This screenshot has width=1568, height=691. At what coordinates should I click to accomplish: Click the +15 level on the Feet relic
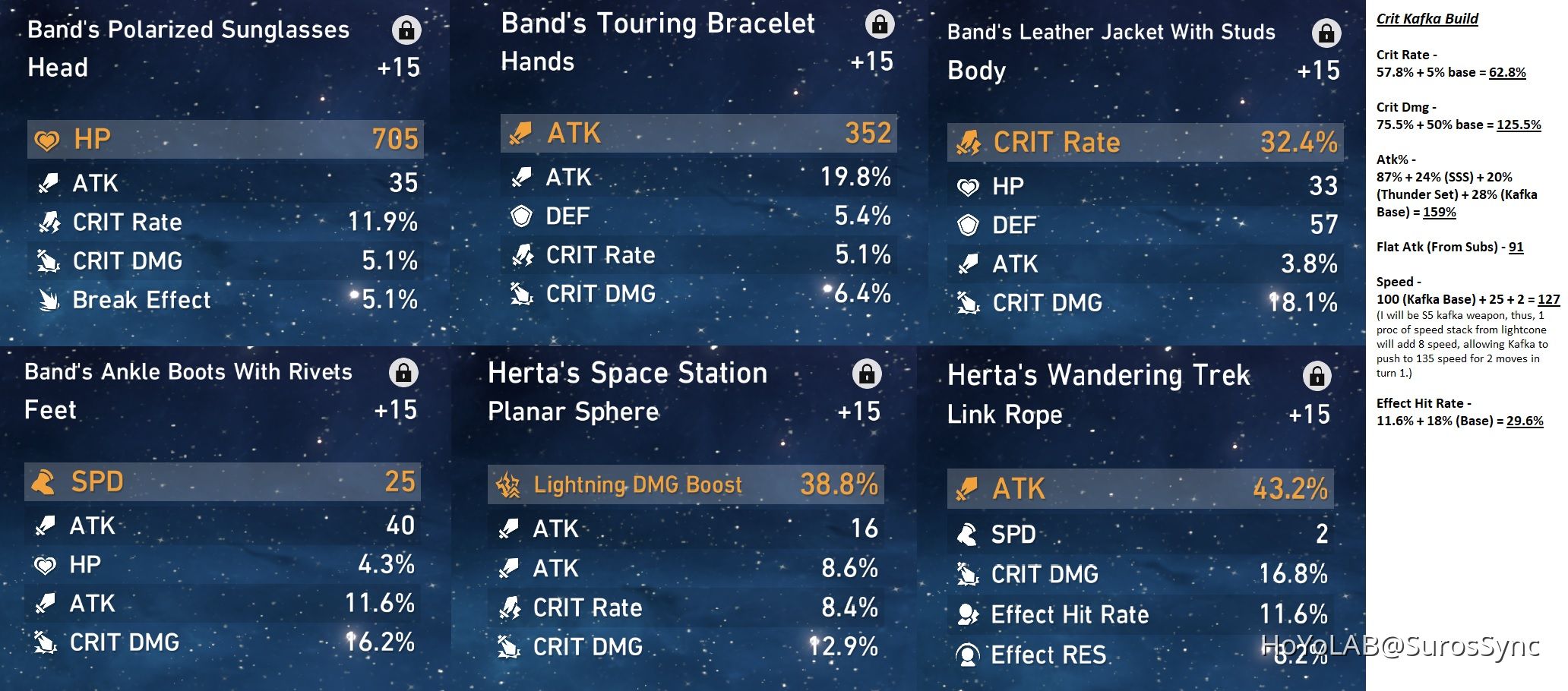click(395, 410)
